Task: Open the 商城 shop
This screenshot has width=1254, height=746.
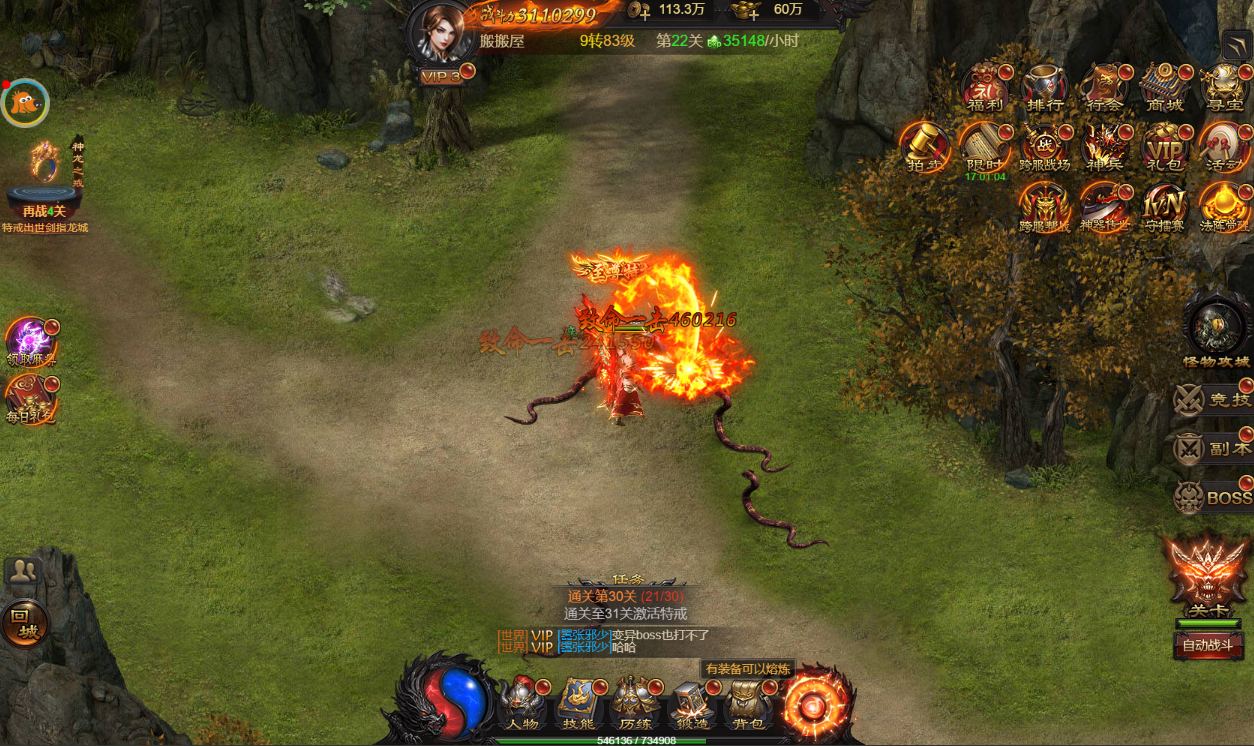Action: 1163,88
